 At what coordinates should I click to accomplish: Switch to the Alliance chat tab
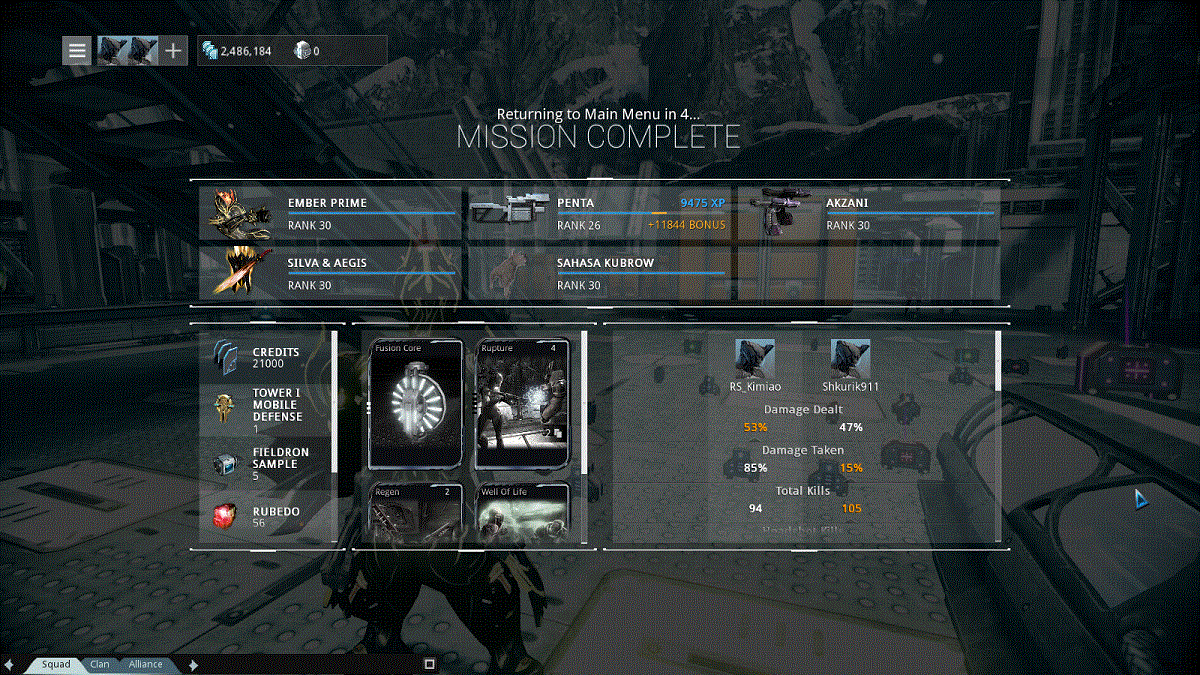tap(146, 664)
